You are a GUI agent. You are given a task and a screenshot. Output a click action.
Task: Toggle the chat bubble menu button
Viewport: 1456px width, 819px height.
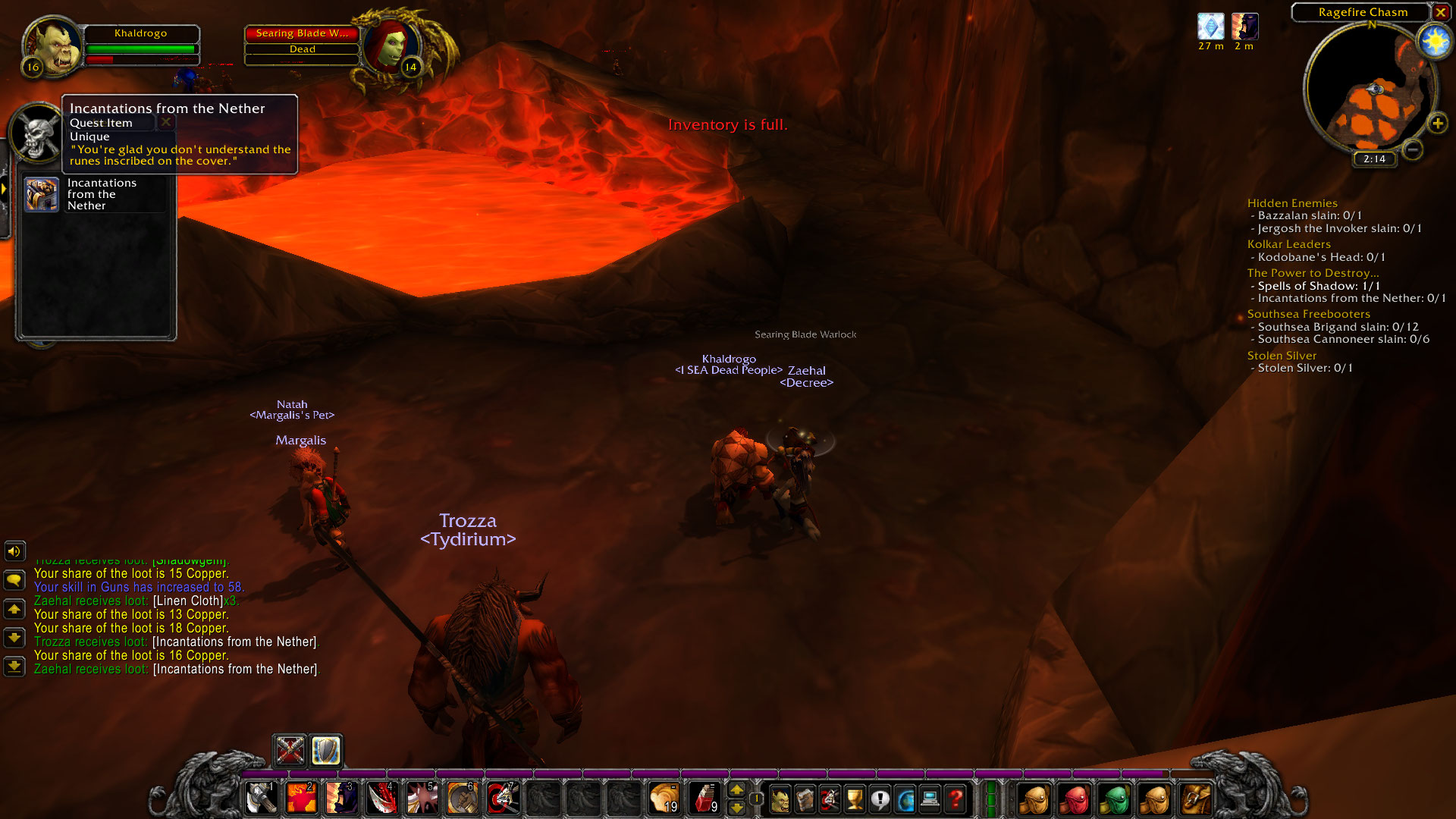coord(14,579)
